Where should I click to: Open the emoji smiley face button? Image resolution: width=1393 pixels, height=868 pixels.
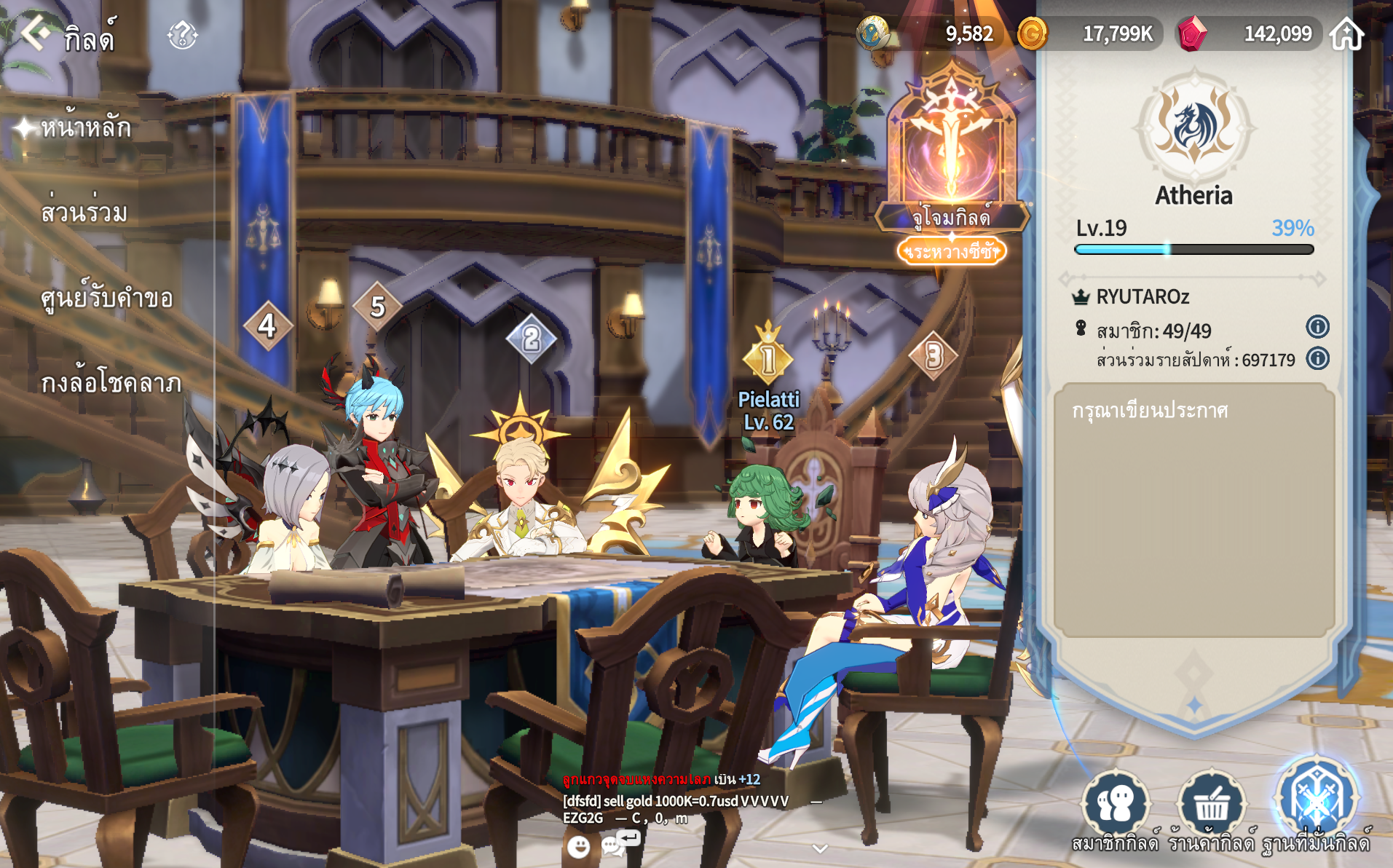(578, 846)
